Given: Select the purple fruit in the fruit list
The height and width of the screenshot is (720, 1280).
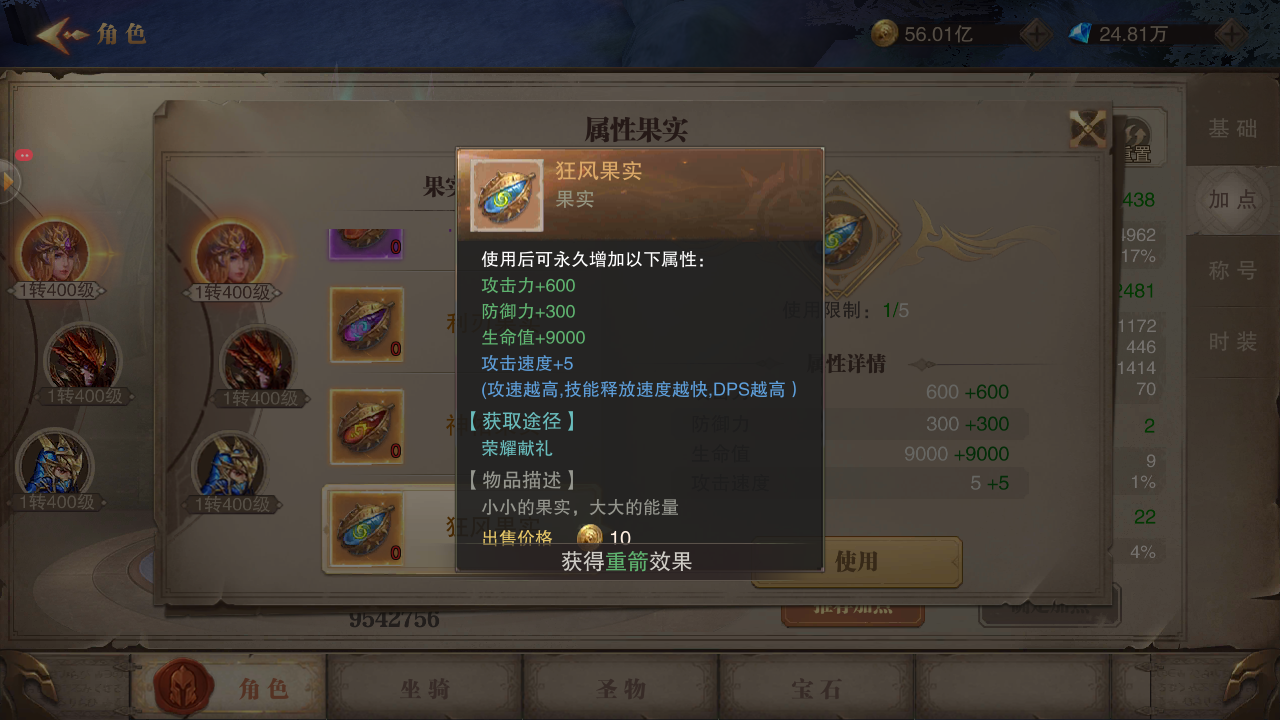Looking at the screenshot, I should pos(366,243).
